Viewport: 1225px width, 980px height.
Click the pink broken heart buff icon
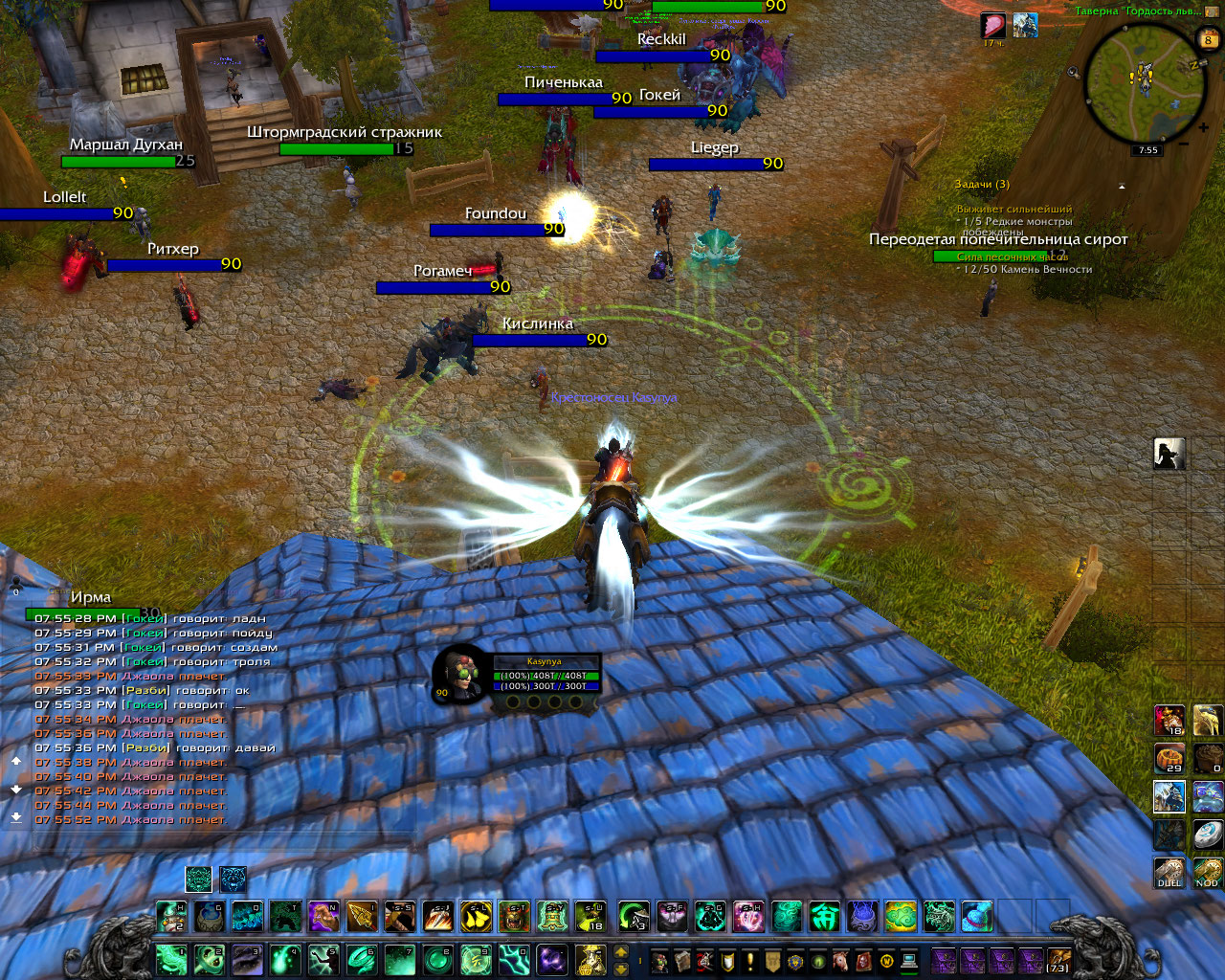coord(993,25)
